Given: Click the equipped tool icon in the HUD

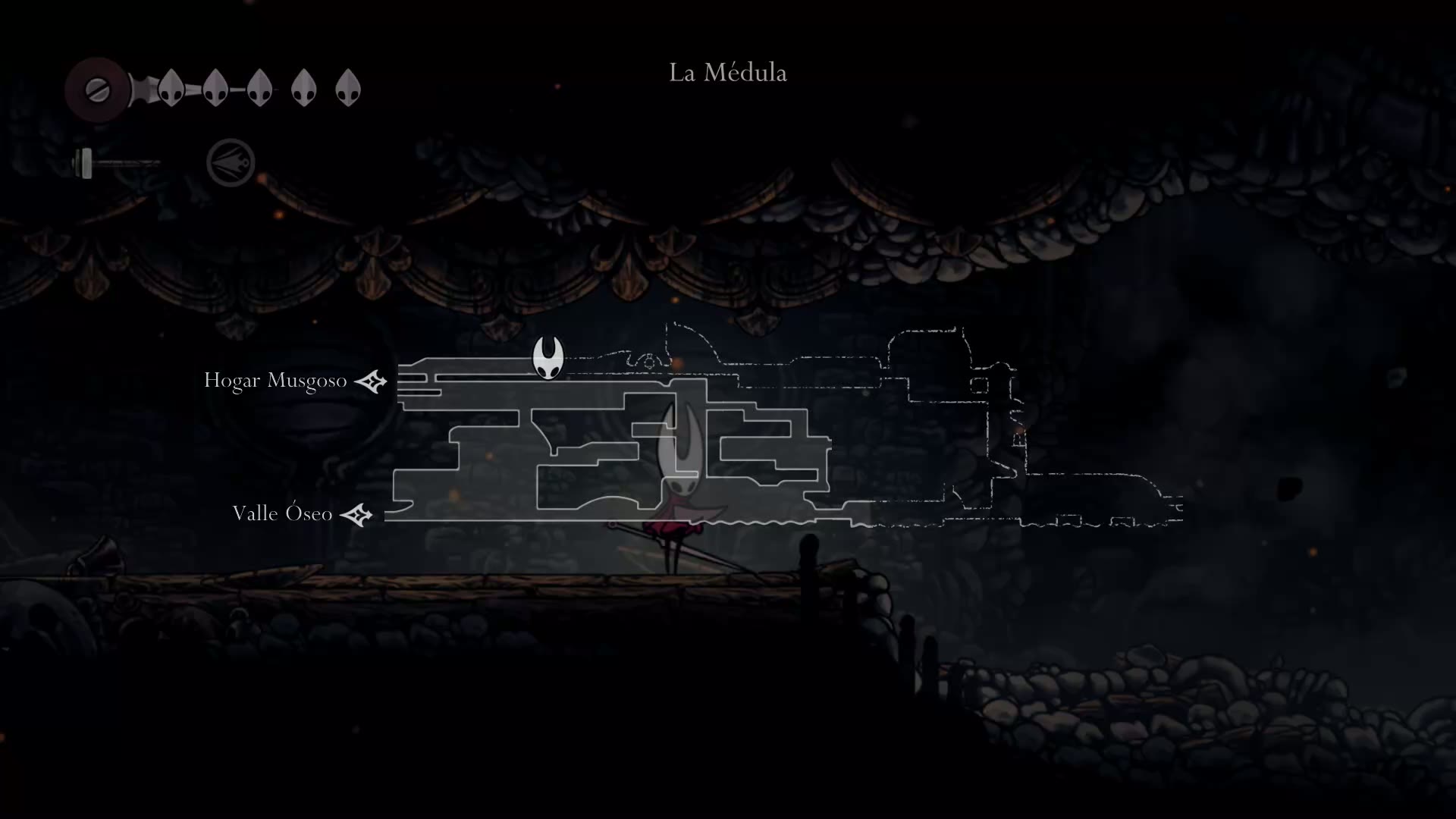Looking at the screenshot, I should [x=231, y=162].
